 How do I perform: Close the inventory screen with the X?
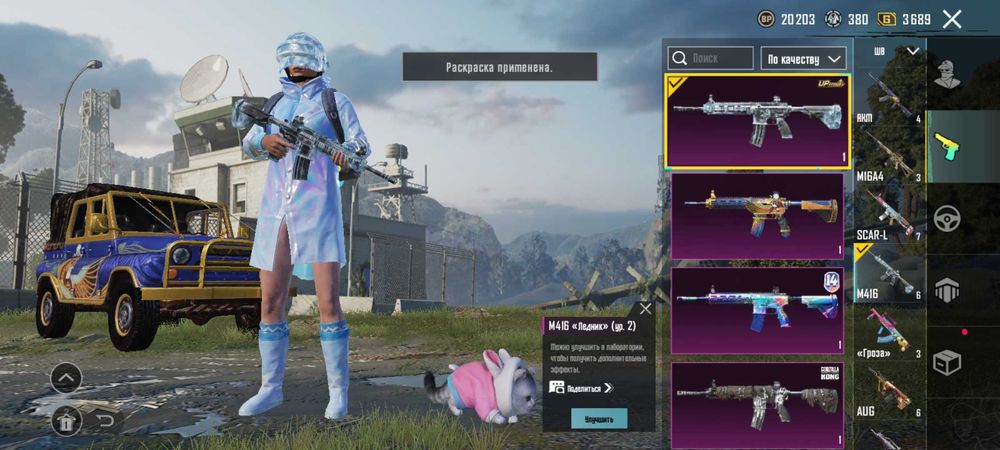click(x=952, y=19)
